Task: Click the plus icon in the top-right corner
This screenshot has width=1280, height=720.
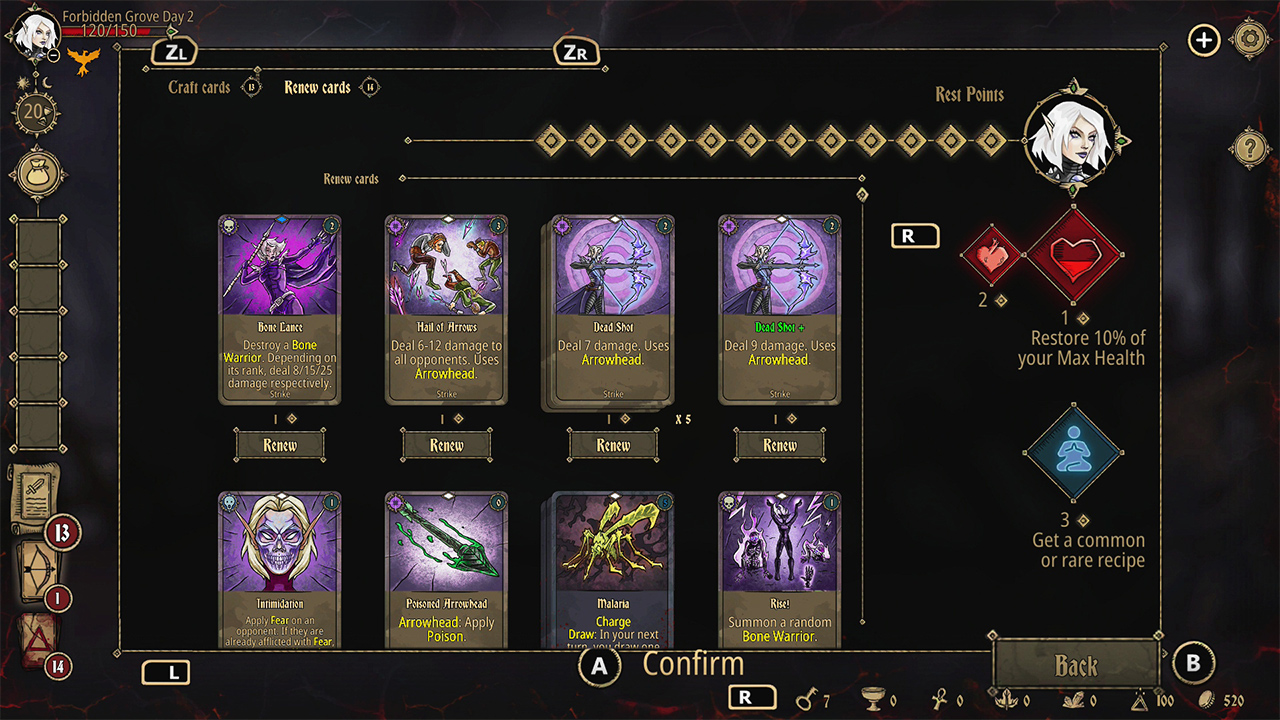Action: pyautogui.click(x=1204, y=41)
